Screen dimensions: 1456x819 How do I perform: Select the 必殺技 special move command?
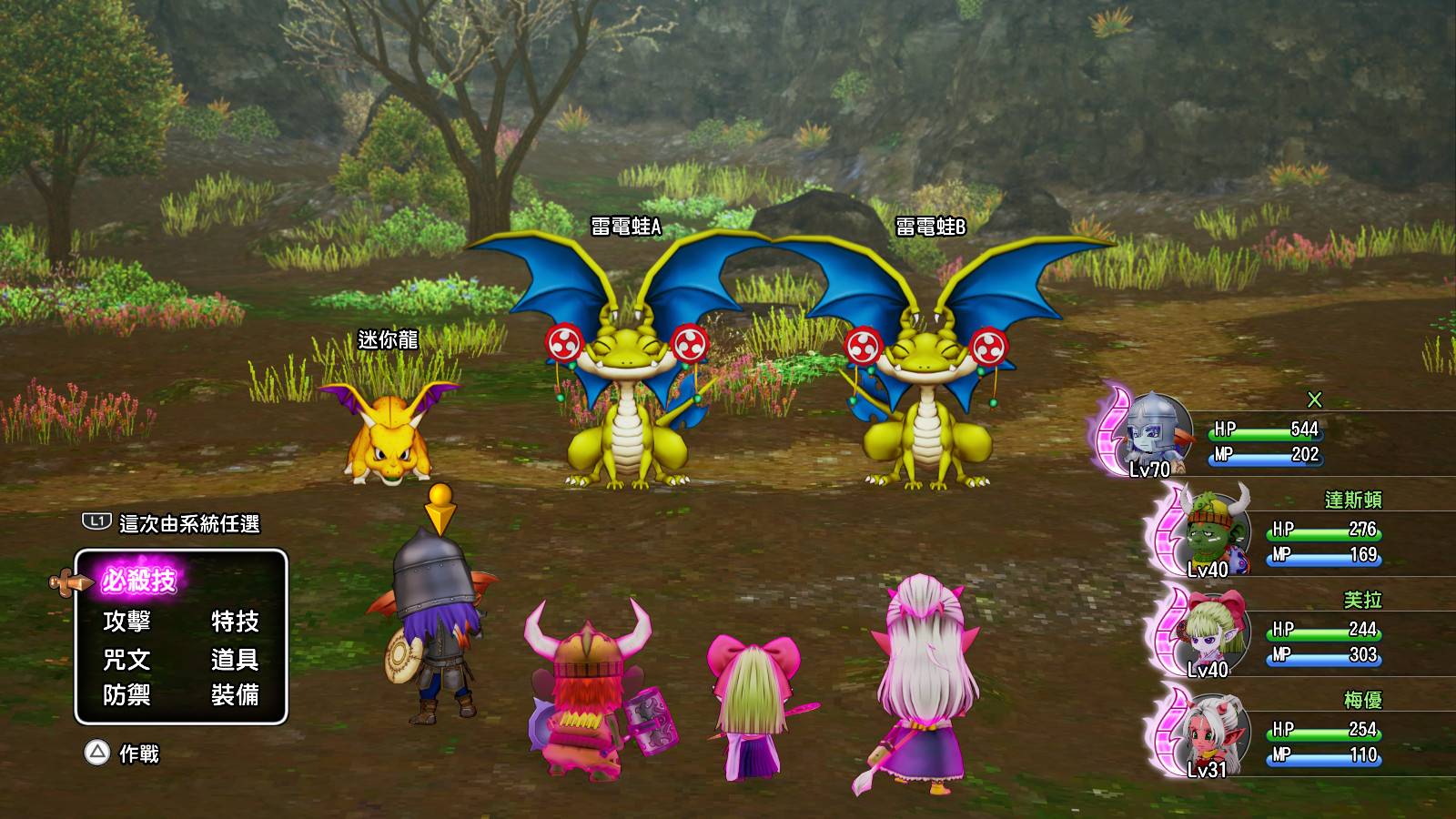coord(138,581)
